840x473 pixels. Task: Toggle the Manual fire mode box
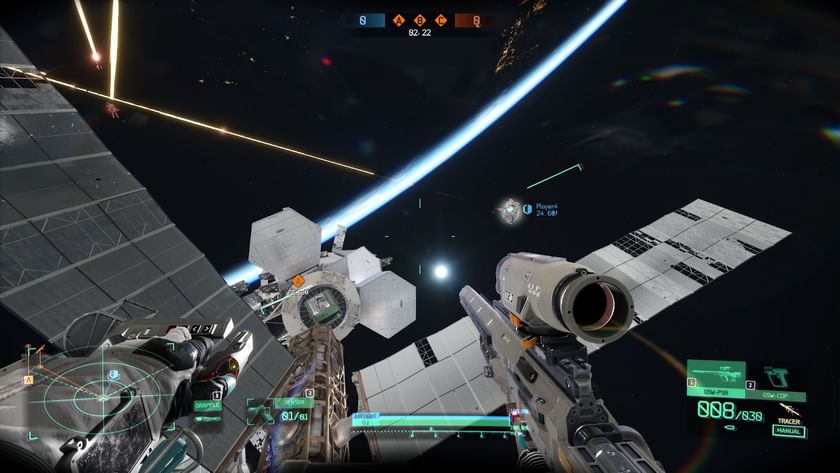[788, 432]
